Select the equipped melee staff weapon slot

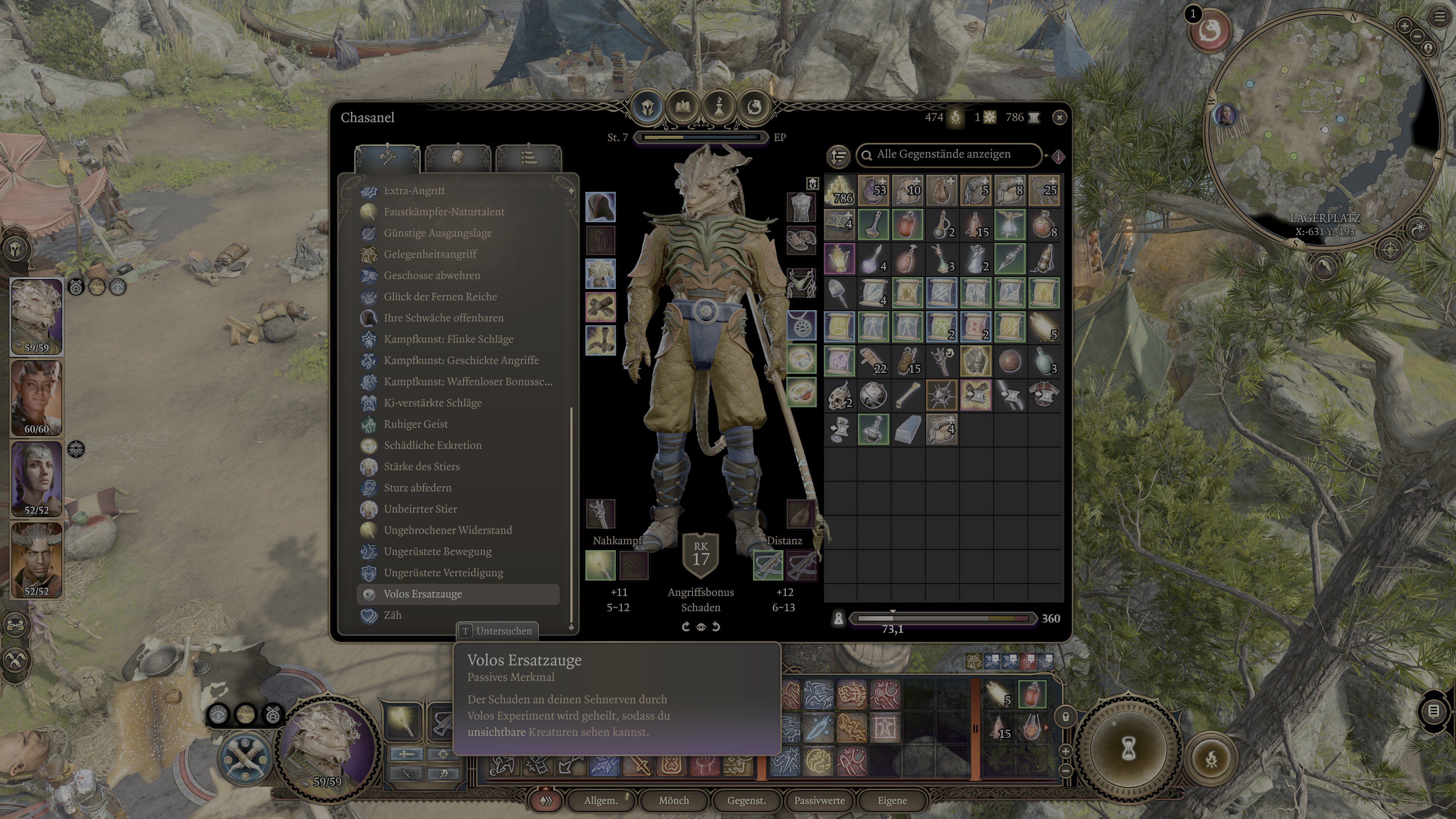pos(600,565)
